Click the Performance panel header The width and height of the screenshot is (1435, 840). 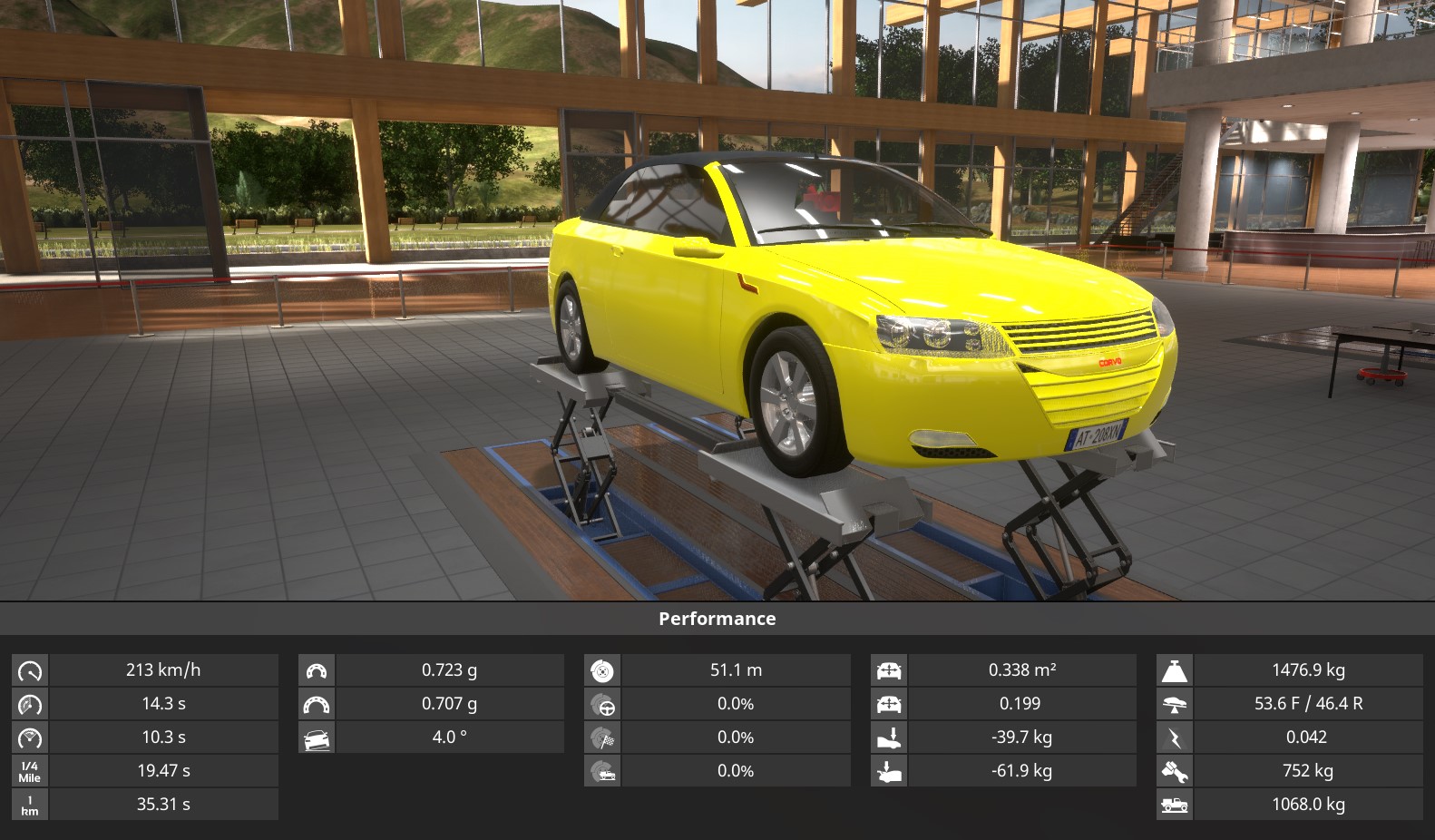pos(717,619)
